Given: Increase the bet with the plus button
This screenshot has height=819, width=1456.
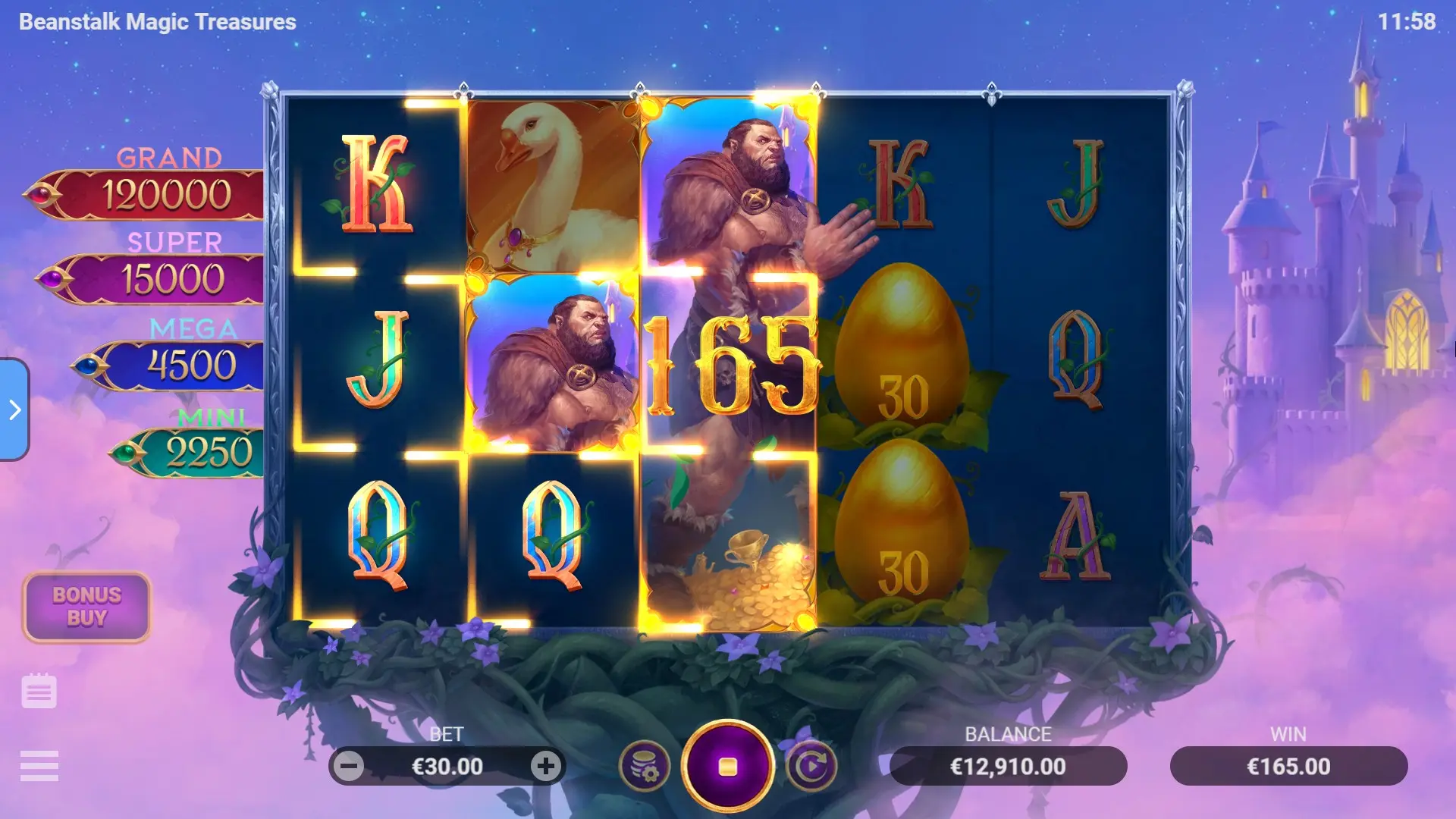Looking at the screenshot, I should click(x=545, y=766).
